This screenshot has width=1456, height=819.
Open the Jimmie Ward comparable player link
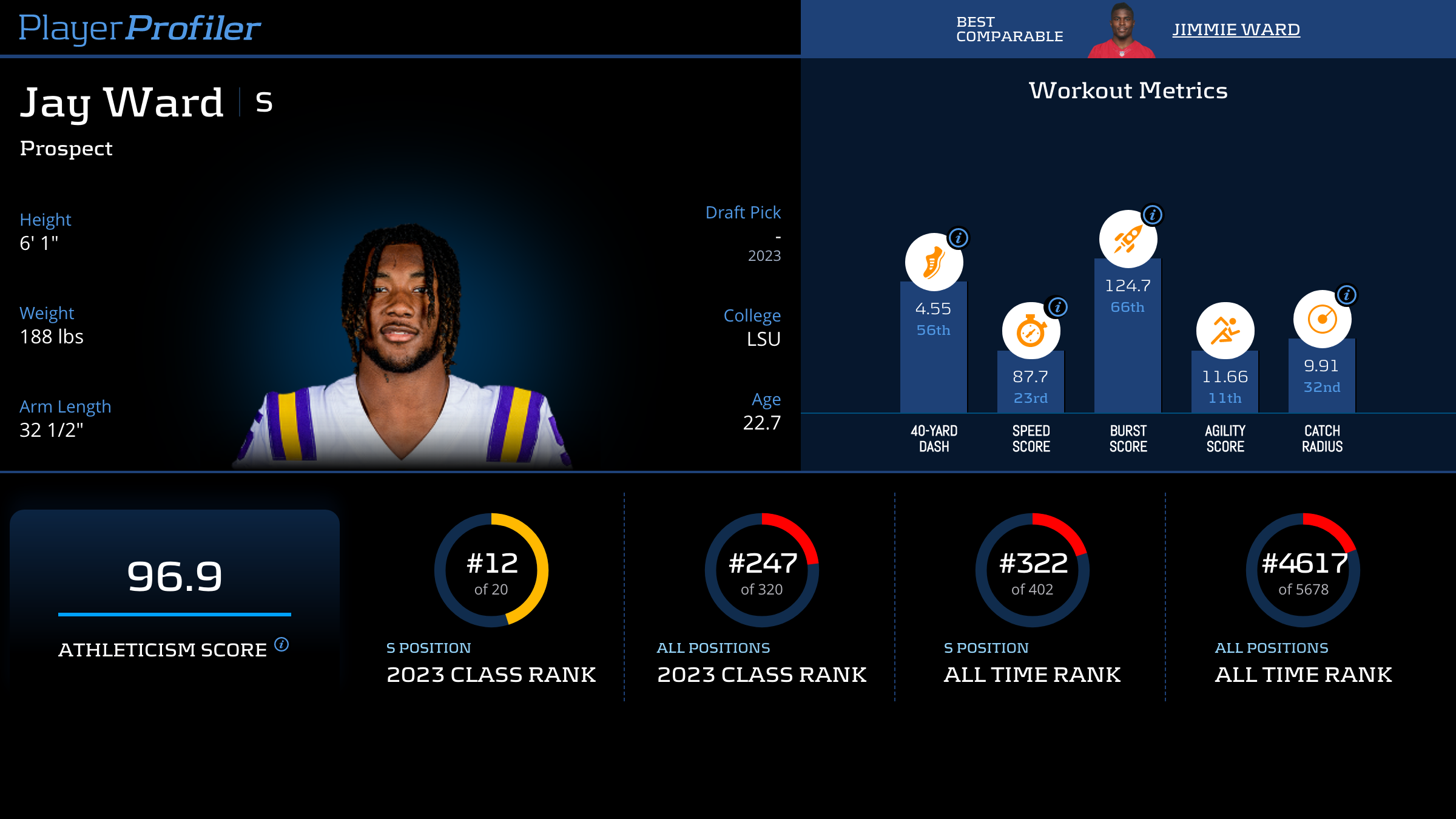tap(1236, 29)
